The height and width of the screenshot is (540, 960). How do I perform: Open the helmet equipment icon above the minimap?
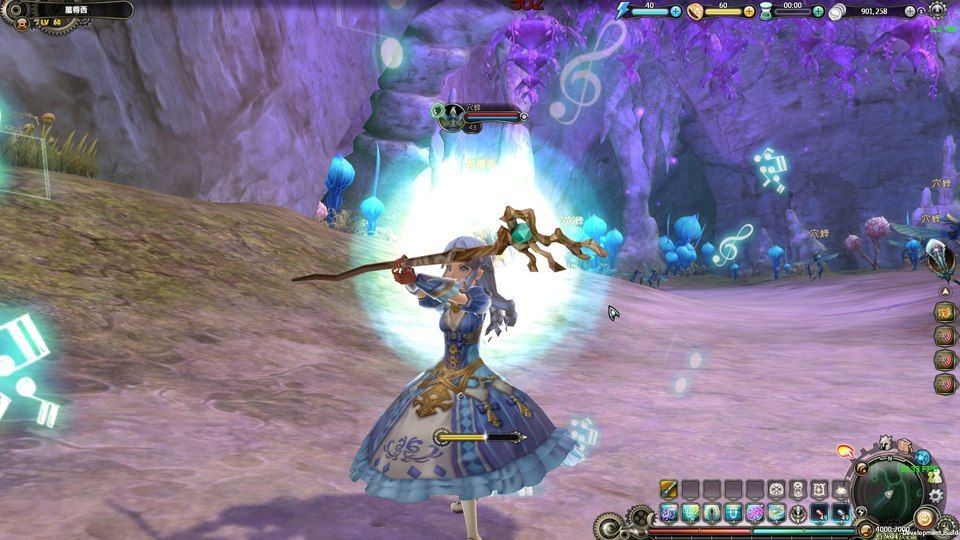[x=886, y=442]
